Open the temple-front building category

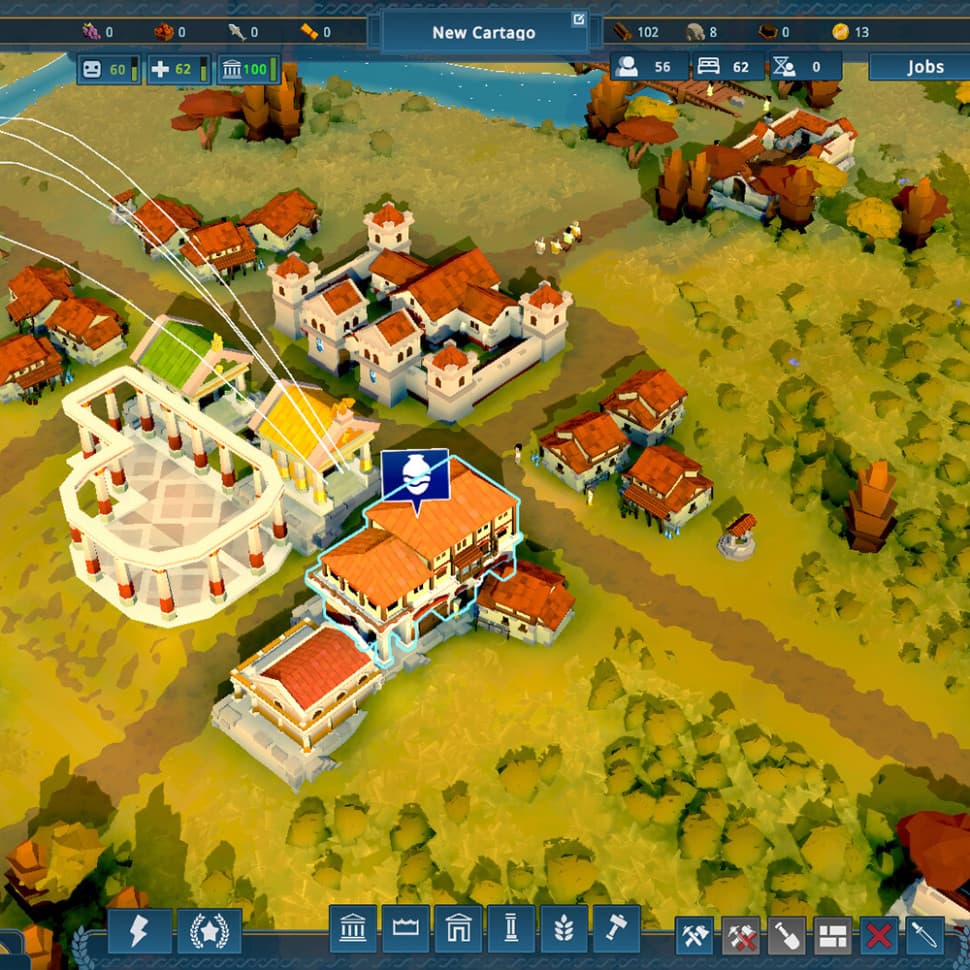[x=353, y=930]
